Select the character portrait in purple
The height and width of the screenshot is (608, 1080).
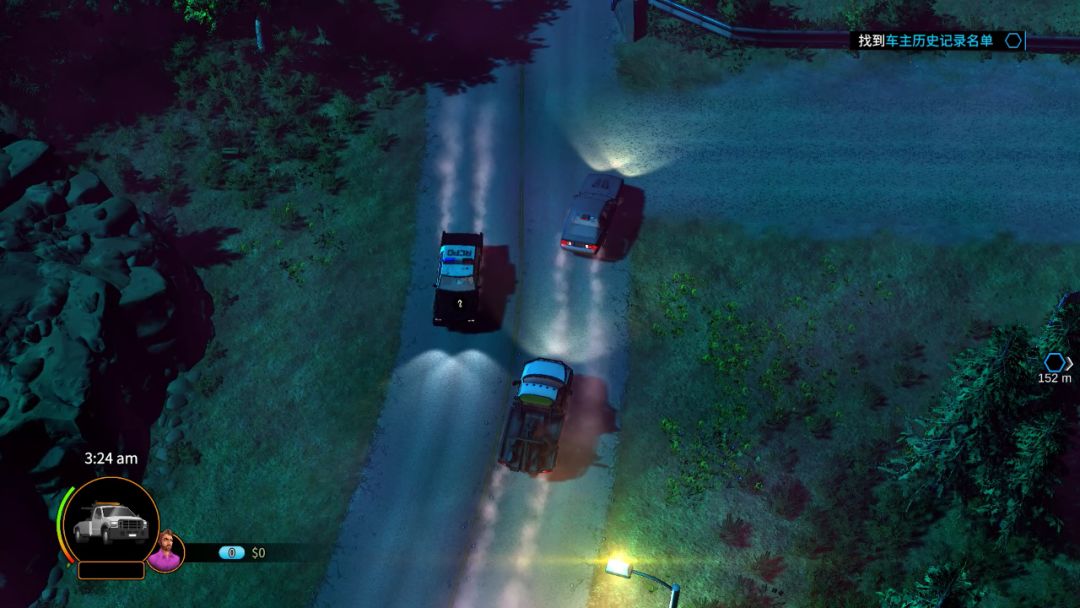tap(165, 551)
